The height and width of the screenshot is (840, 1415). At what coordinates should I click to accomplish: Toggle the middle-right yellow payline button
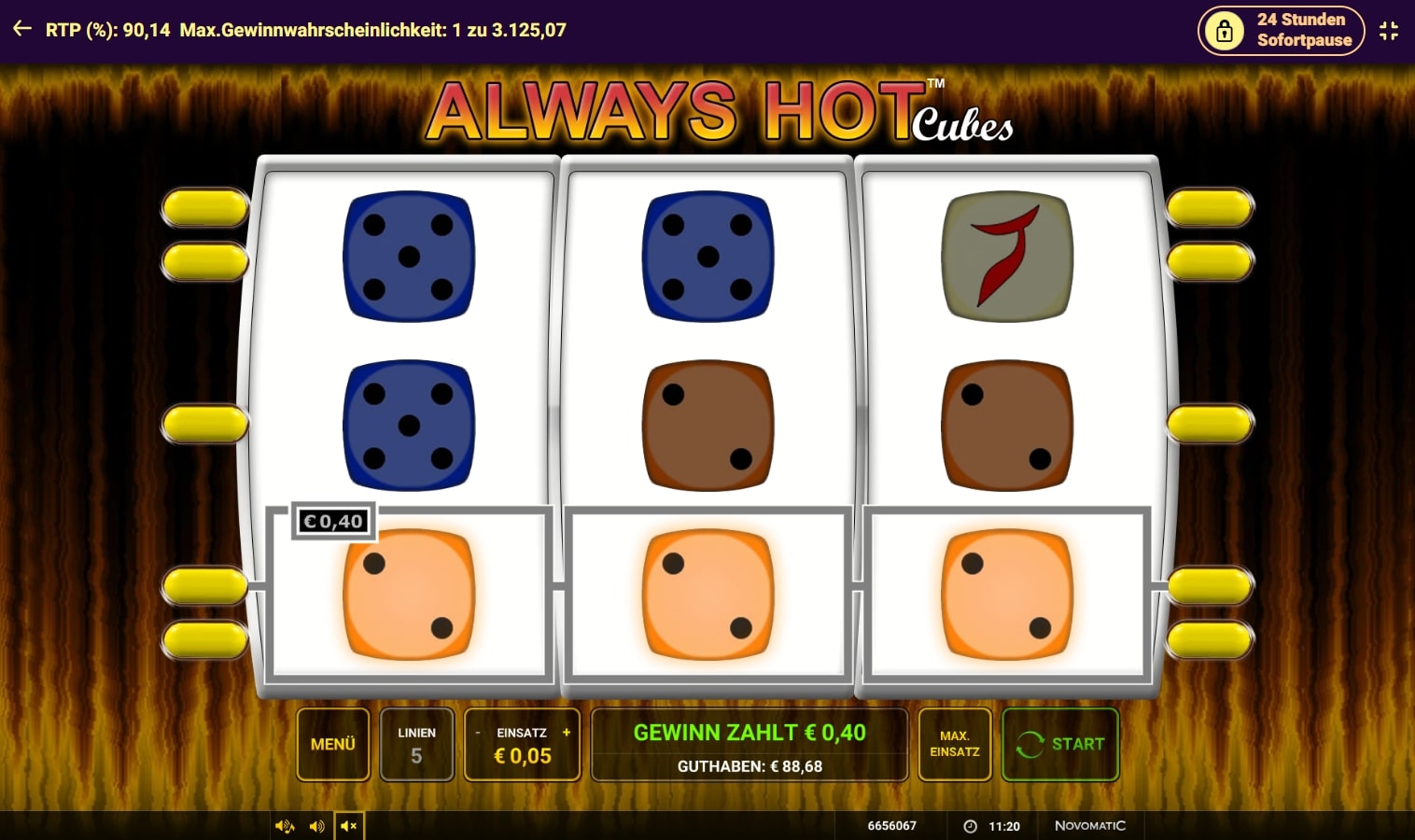[1211, 423]
